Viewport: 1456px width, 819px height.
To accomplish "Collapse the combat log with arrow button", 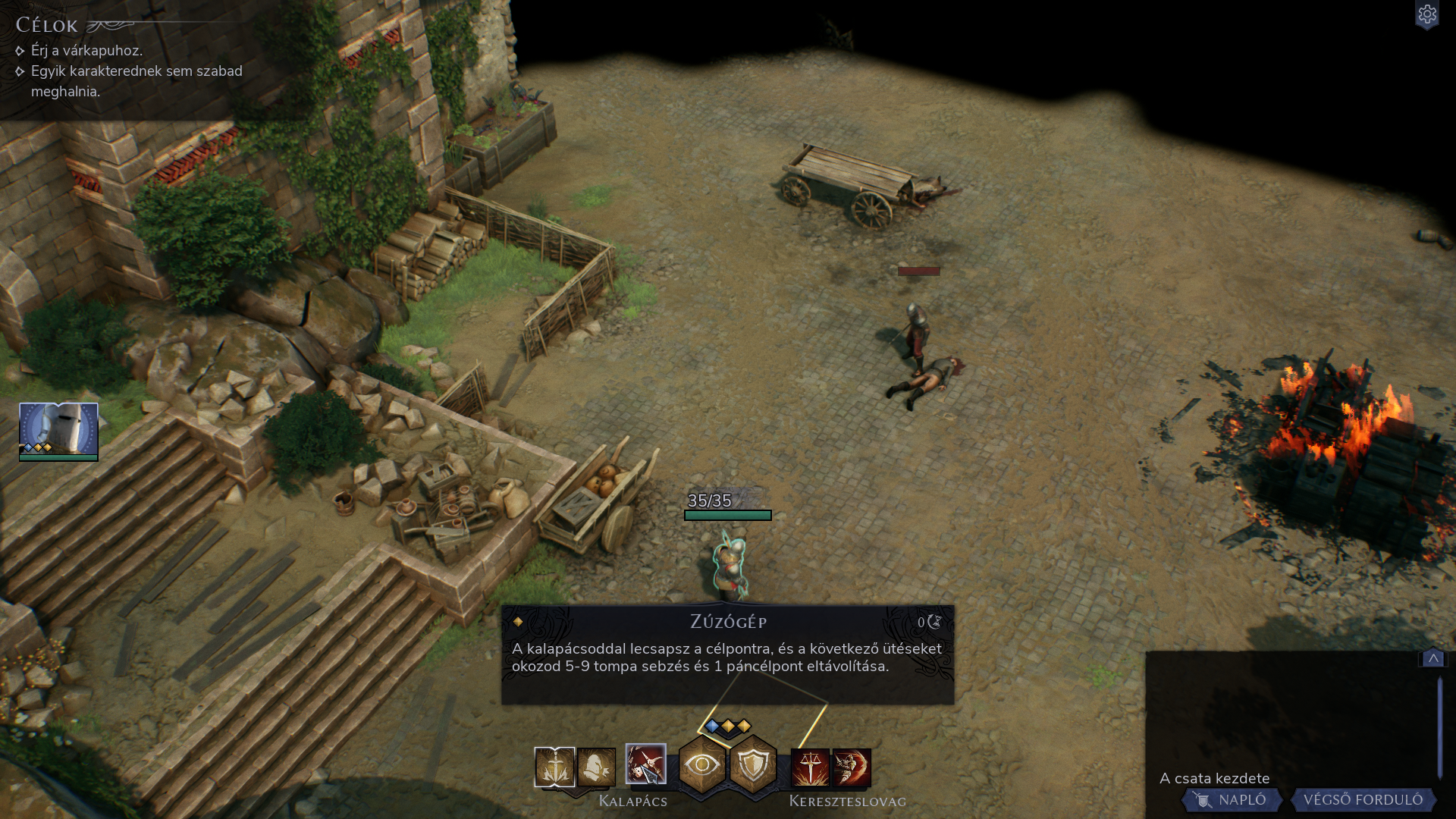I will pyautogui.click(x=1432, y=658).
